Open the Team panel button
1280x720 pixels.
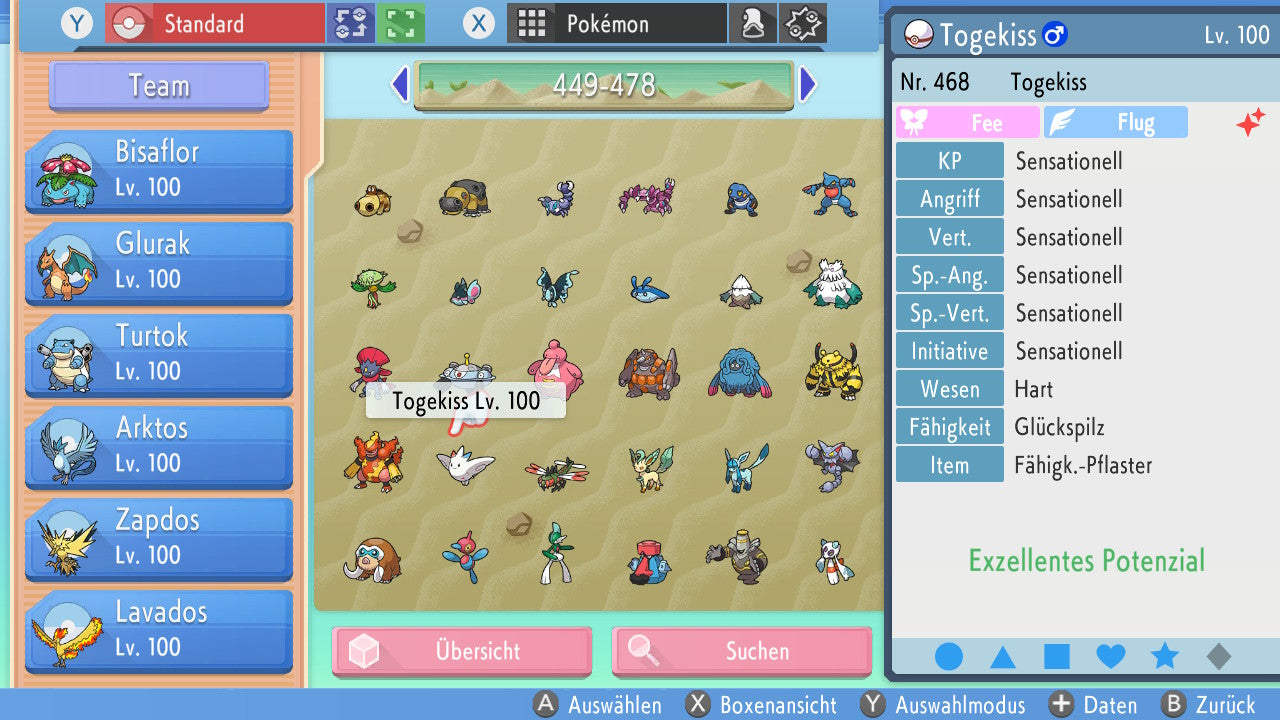coord(159,86)
